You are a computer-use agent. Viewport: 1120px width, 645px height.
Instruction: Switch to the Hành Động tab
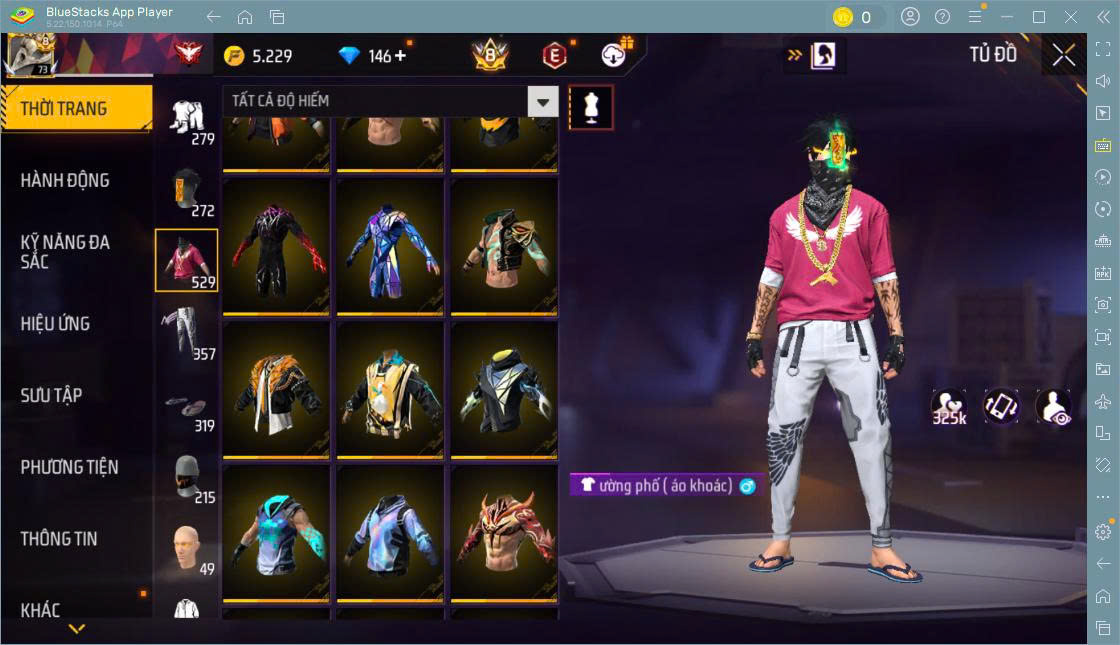click(x=66, y=181)
